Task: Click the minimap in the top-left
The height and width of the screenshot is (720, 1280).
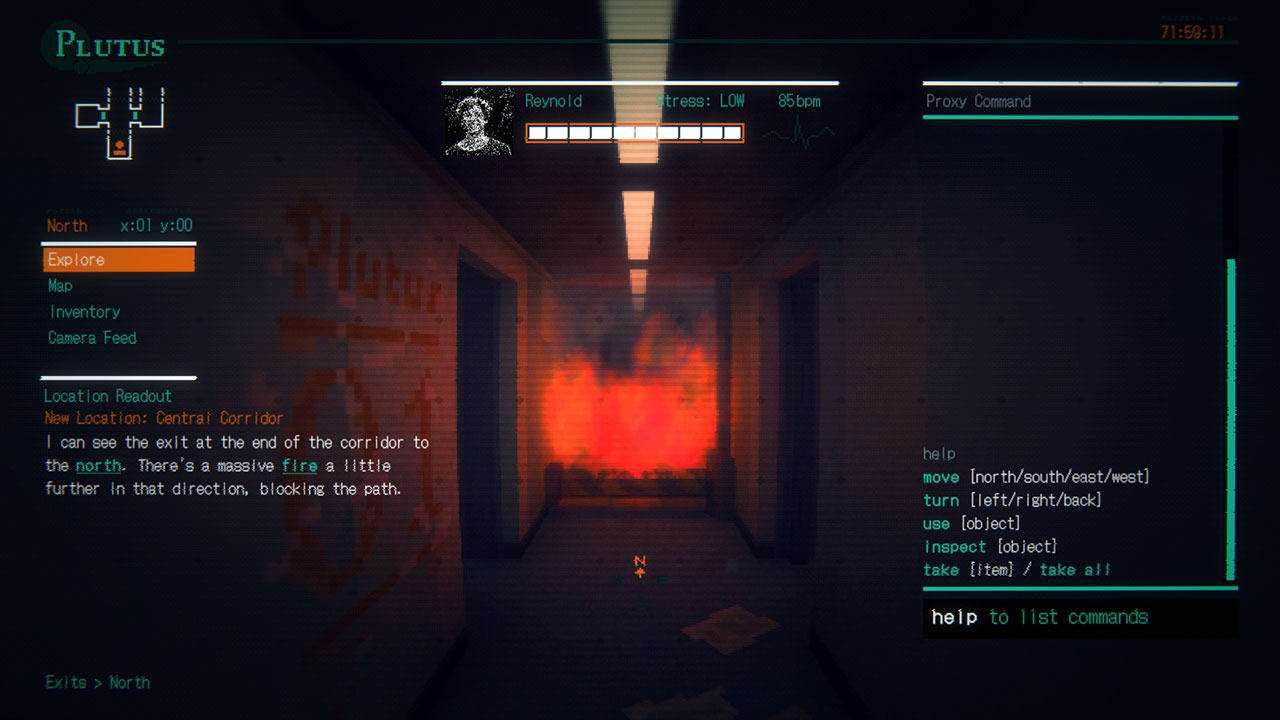Action: pos(119,122)
